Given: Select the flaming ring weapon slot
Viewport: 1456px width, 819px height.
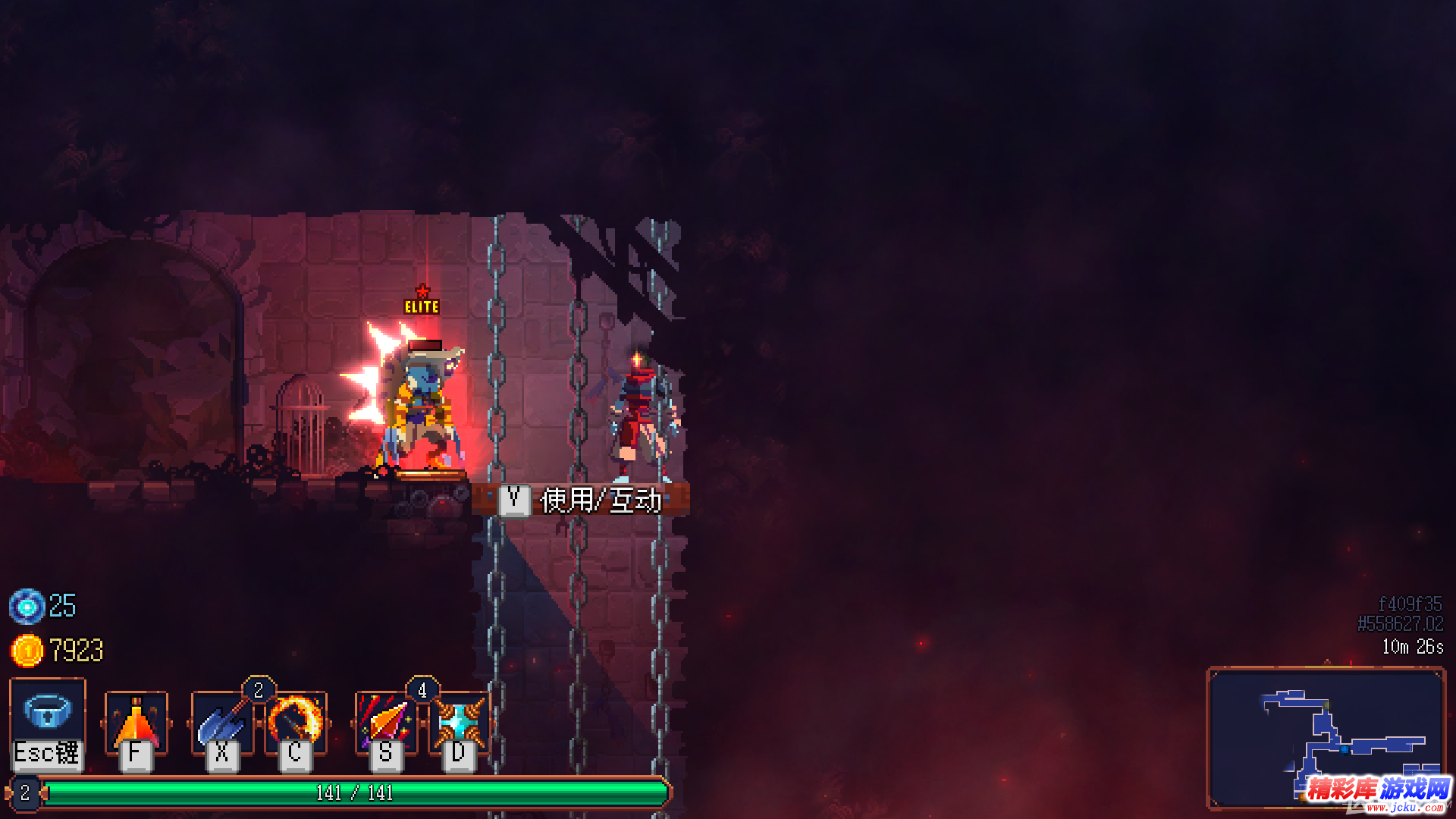Looking at the screenshot, I should 296,720.
